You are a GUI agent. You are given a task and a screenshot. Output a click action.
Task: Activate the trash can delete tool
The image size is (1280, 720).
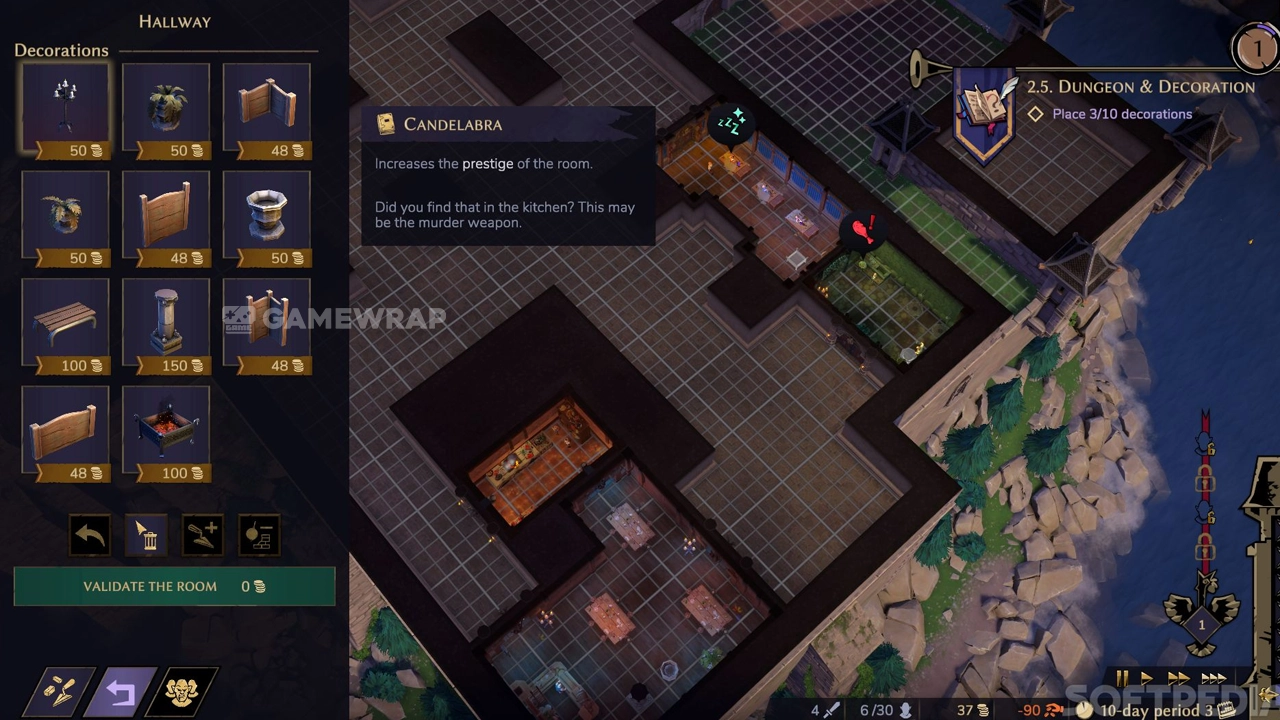click(146, 536)
